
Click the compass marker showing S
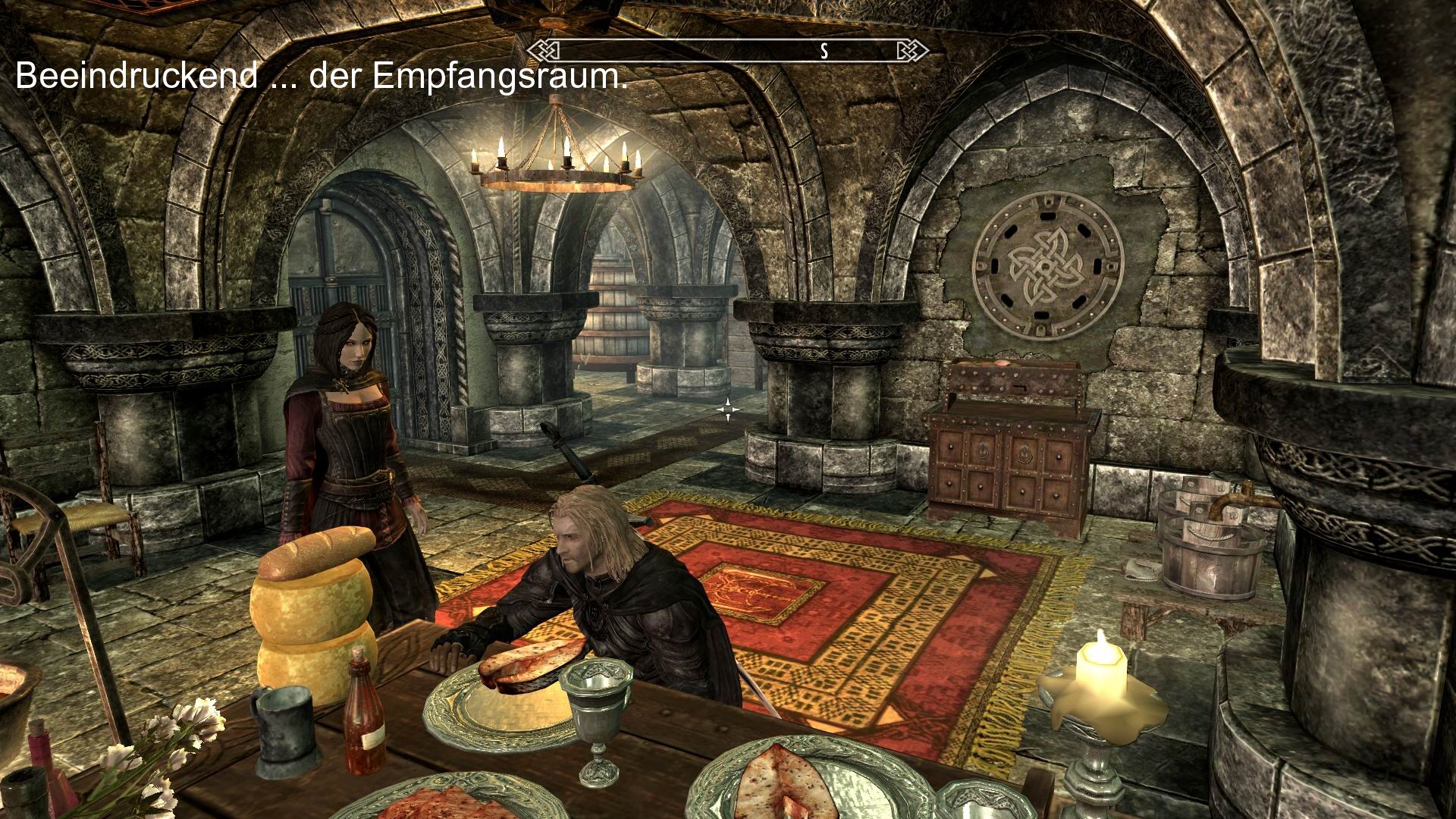pos(823,52)
